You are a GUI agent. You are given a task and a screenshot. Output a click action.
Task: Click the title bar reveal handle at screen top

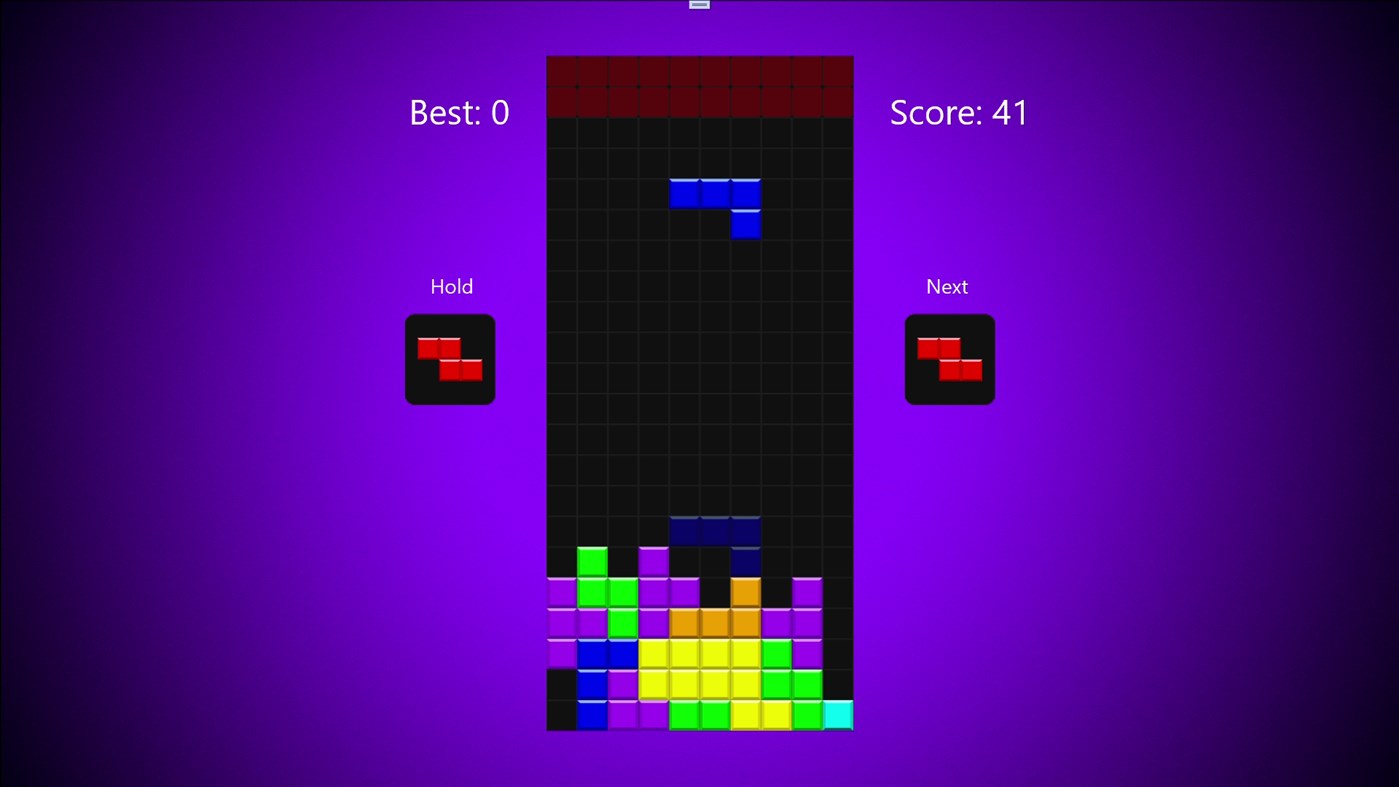click(x=697, y=4)
